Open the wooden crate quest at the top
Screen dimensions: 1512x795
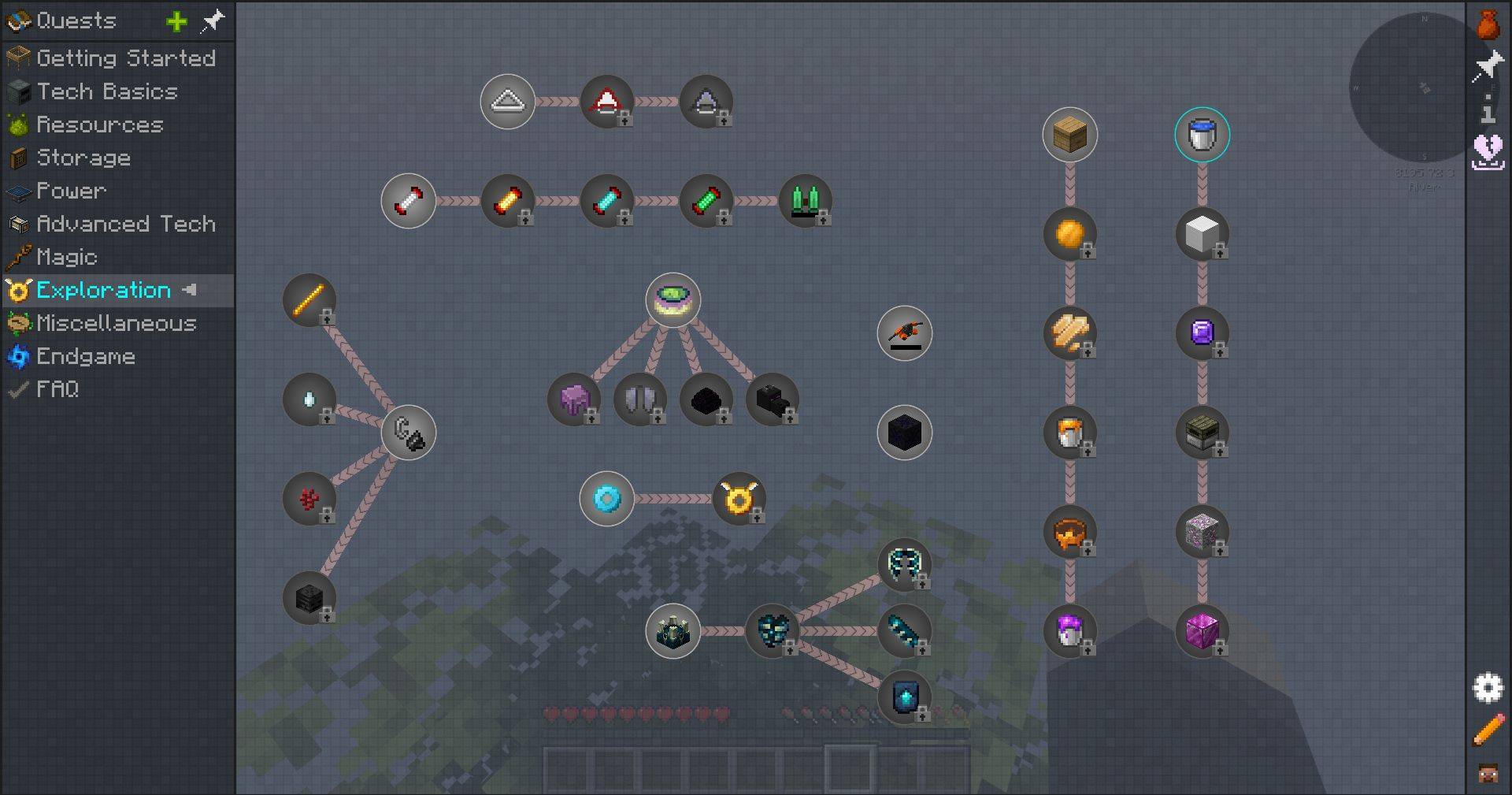tap(1070, 134)
